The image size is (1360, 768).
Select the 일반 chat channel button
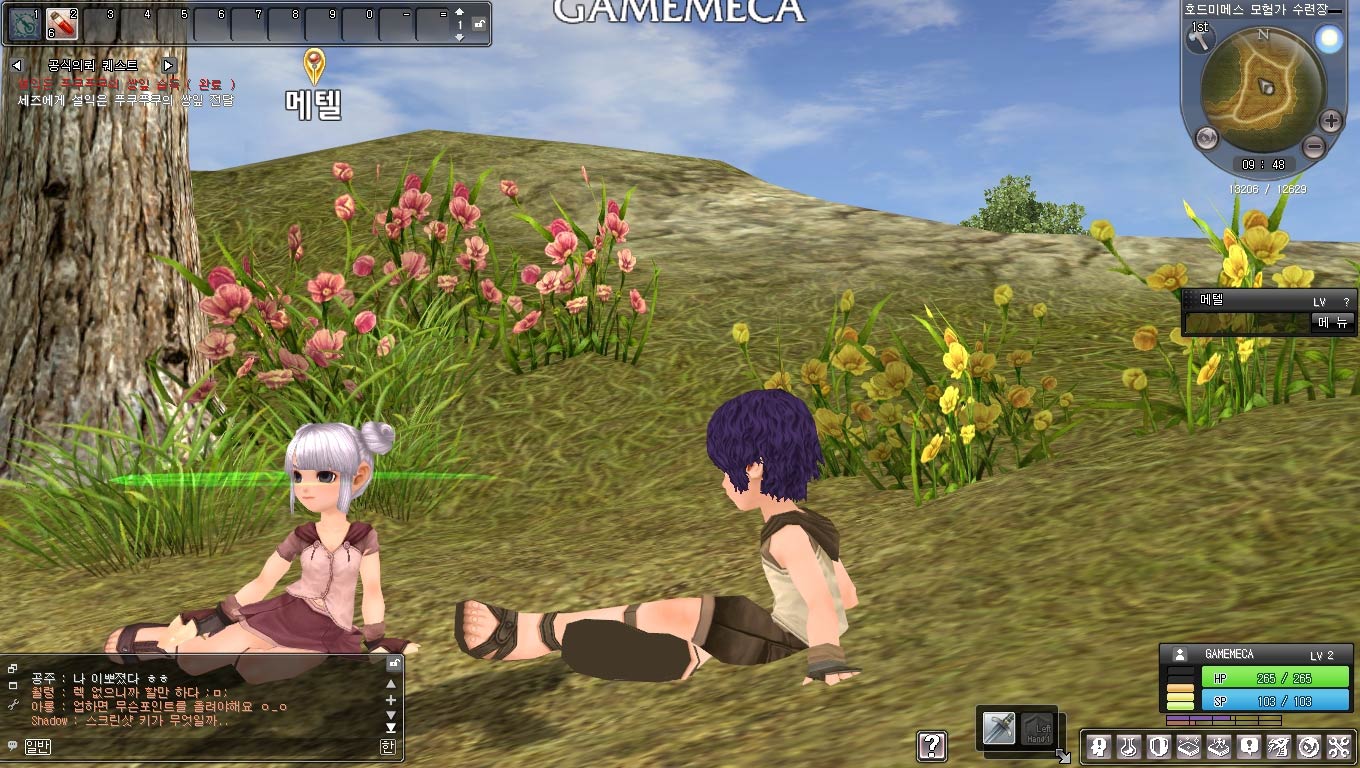(37, 746)
